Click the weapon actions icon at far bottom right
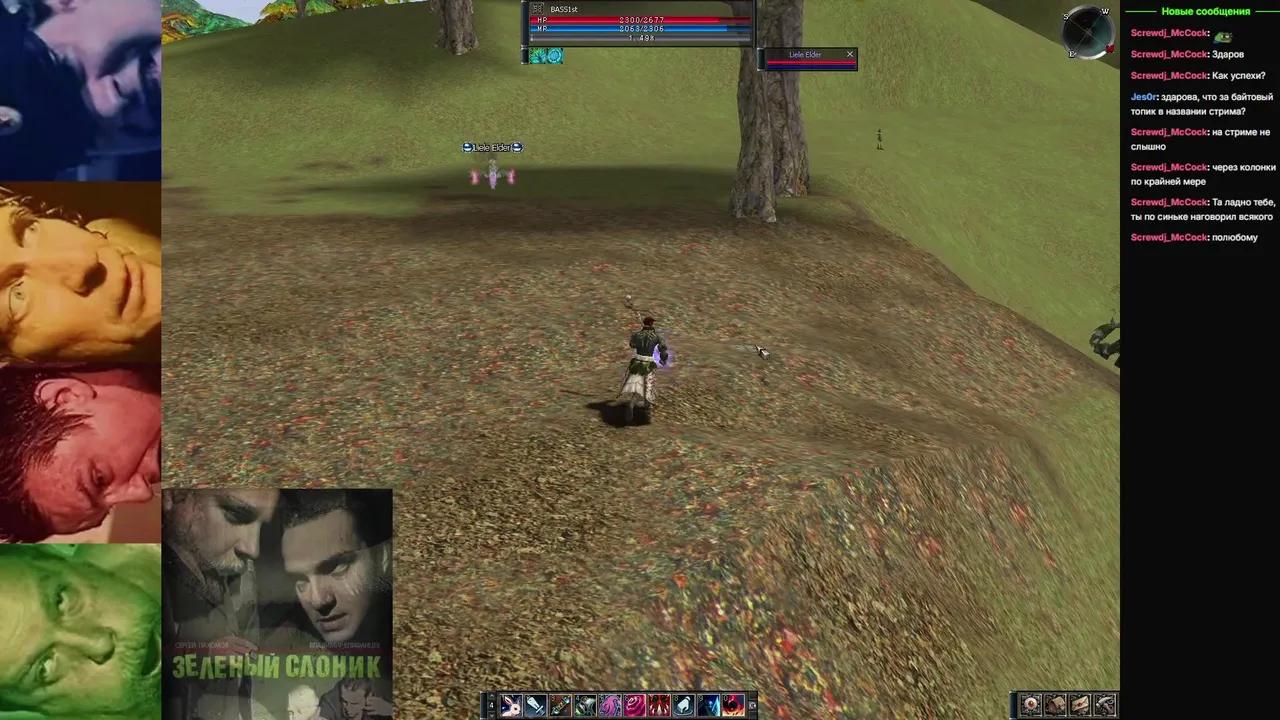The width and height of the screenshot is (1280, 720). coord(1104,705)
